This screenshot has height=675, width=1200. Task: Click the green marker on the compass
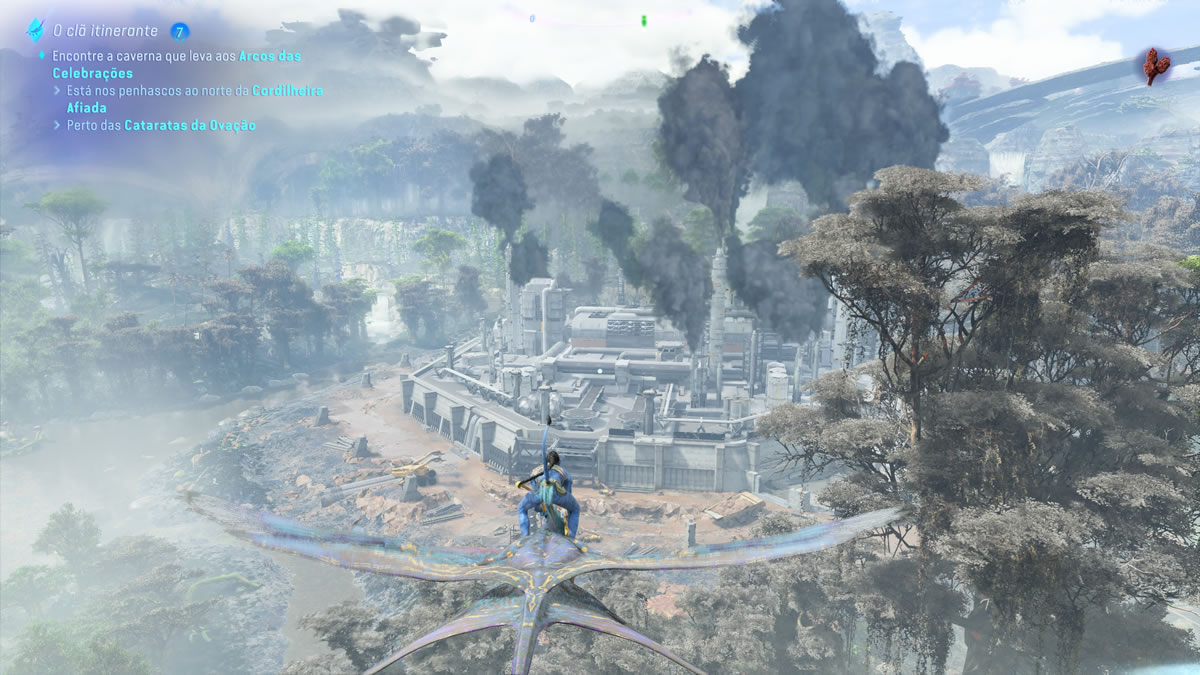pos(644,19)
